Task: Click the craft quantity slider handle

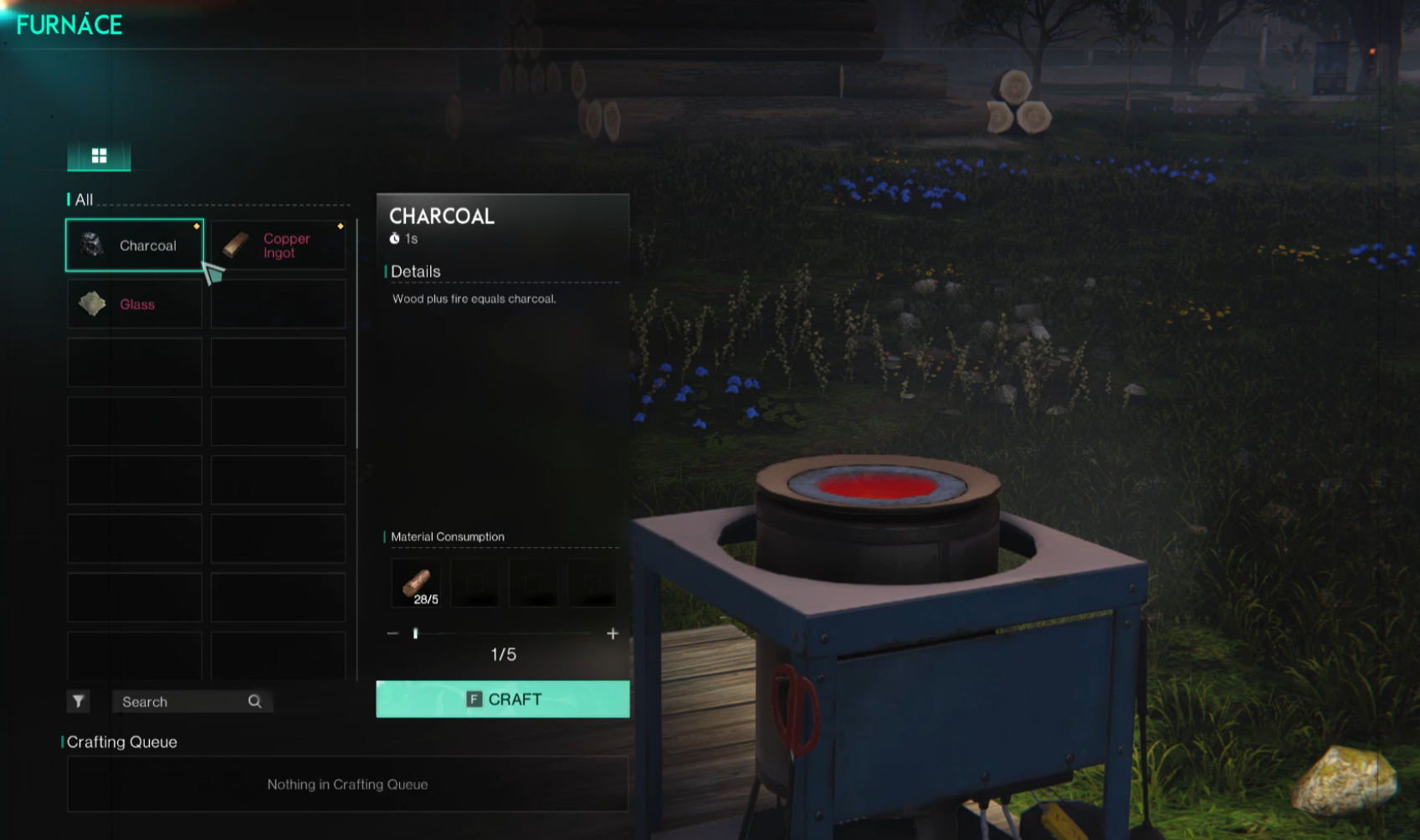Action: coord(416,634)
